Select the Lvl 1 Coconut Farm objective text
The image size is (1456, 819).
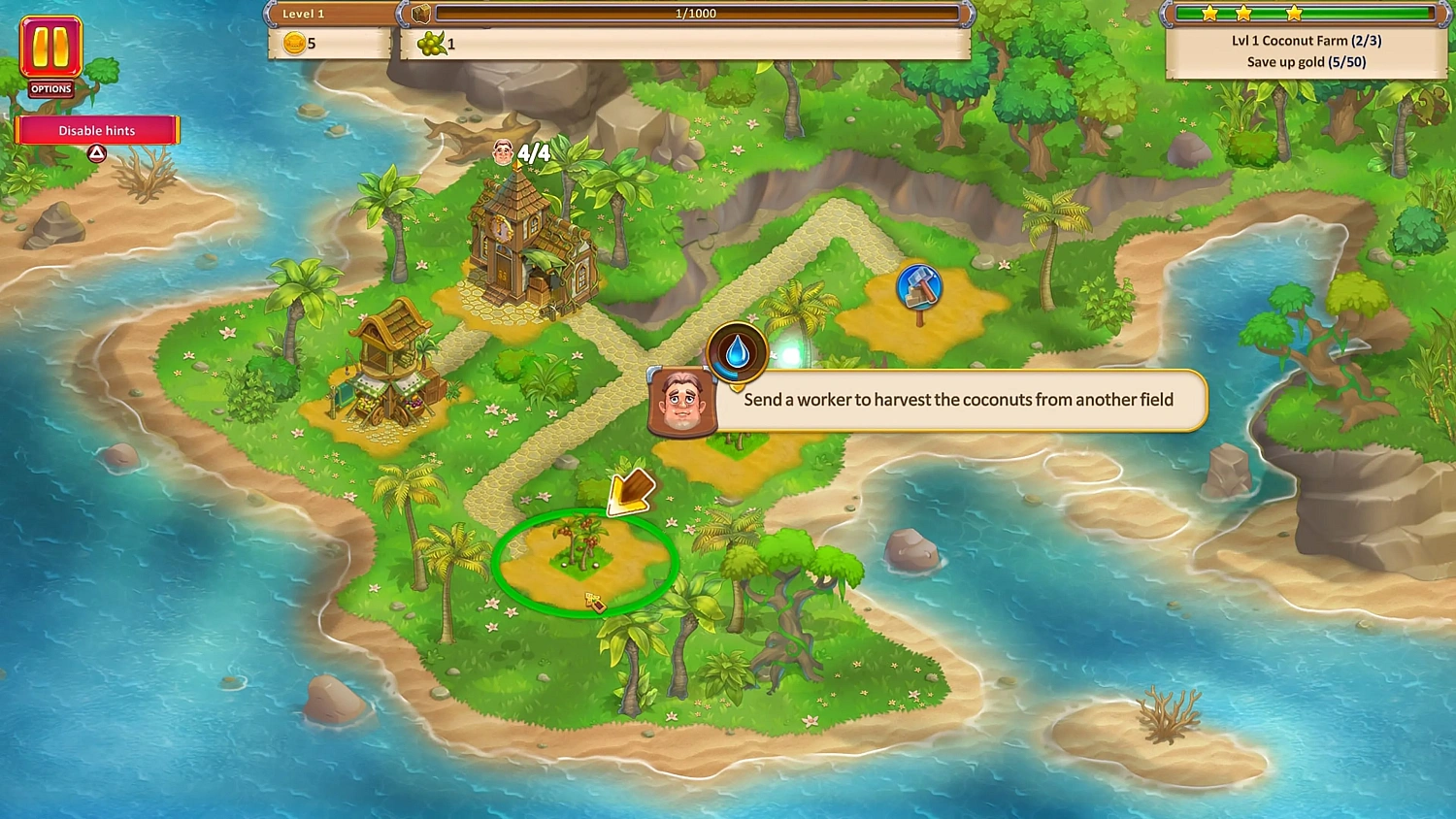[1307, 41]
